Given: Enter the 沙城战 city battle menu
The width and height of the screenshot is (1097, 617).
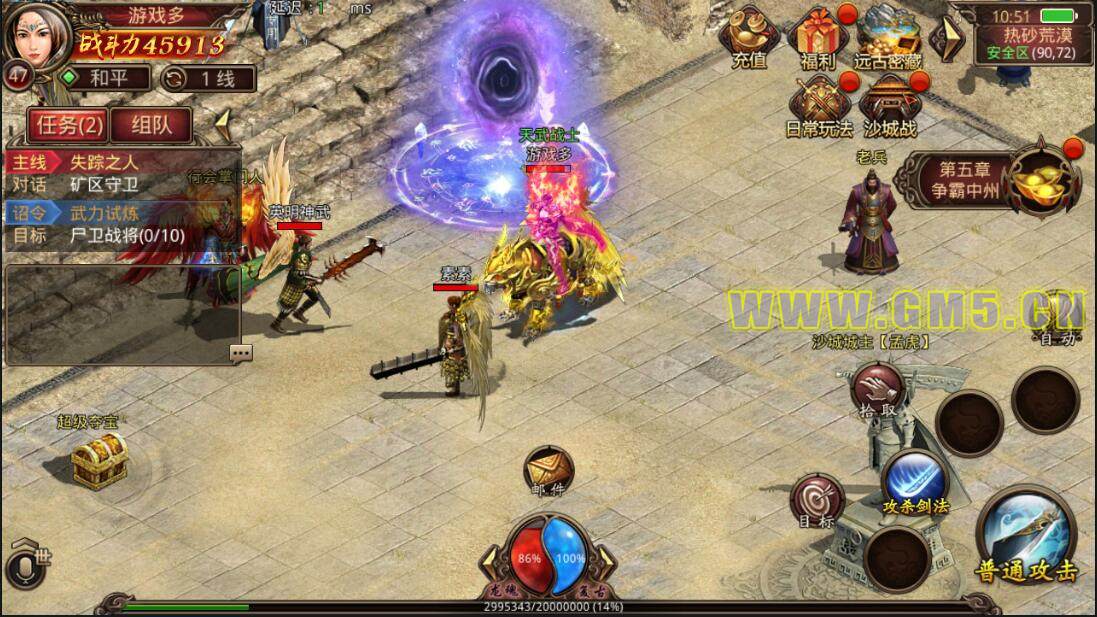Looking at the screenshot, I should pos(887,105).
